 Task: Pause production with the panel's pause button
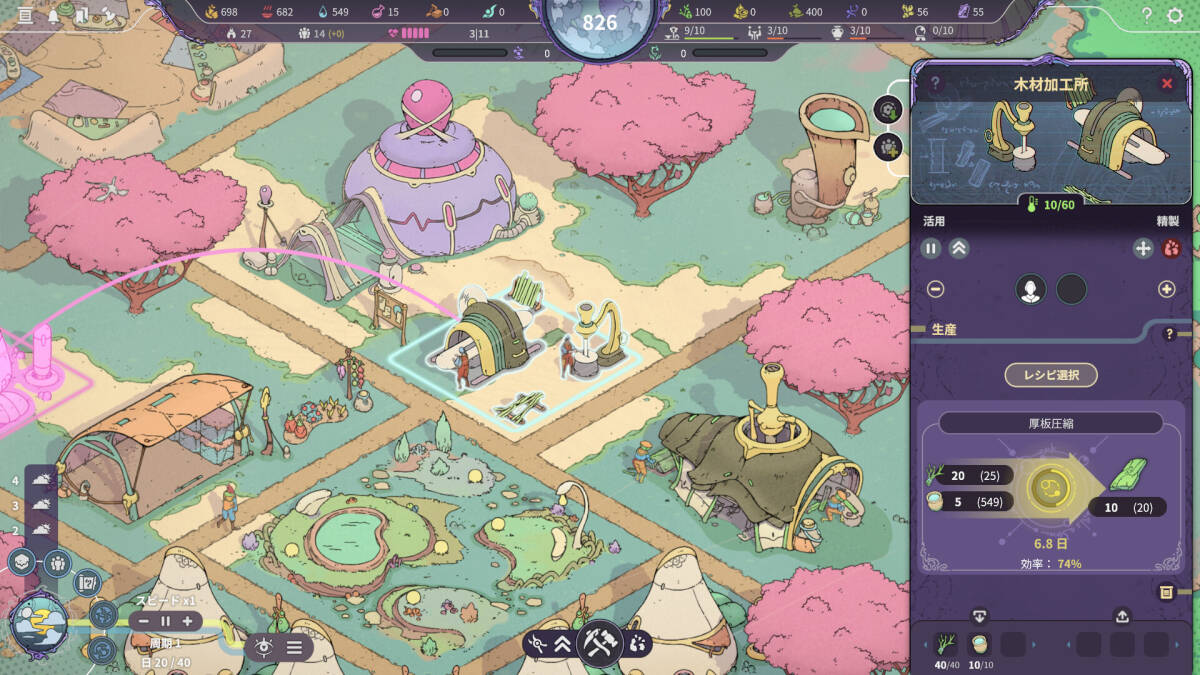point(931,249)
